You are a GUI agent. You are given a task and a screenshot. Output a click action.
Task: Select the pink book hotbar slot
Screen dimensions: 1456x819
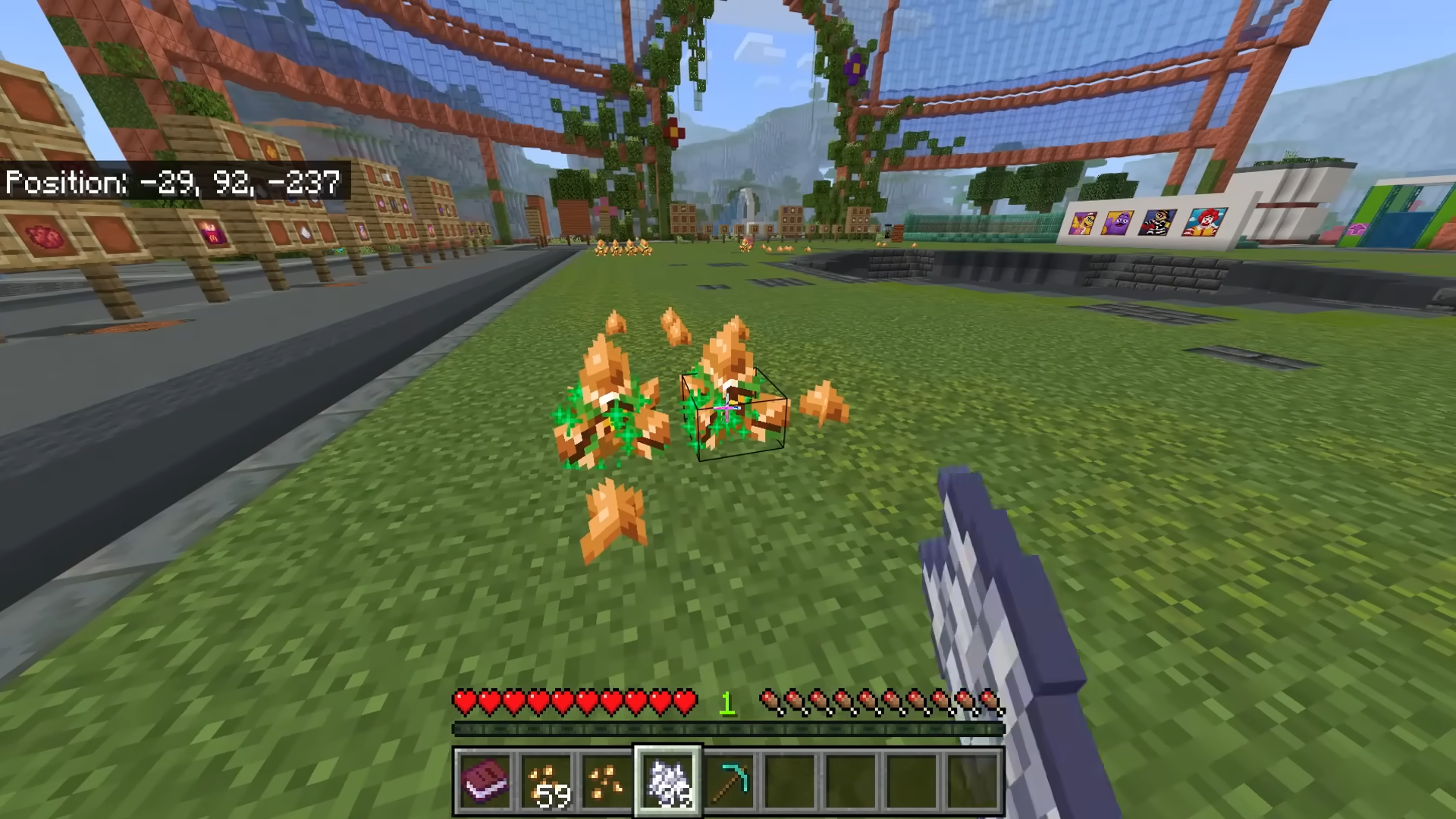(485, 781)
